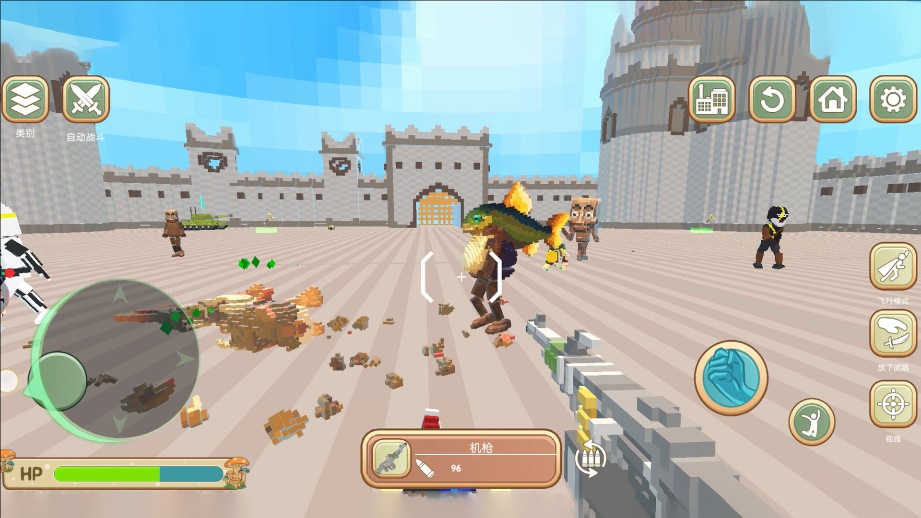Put down the weapon (放下武器)
The image size is (921, 518).
pyautogui.click(x=892, y=334)
